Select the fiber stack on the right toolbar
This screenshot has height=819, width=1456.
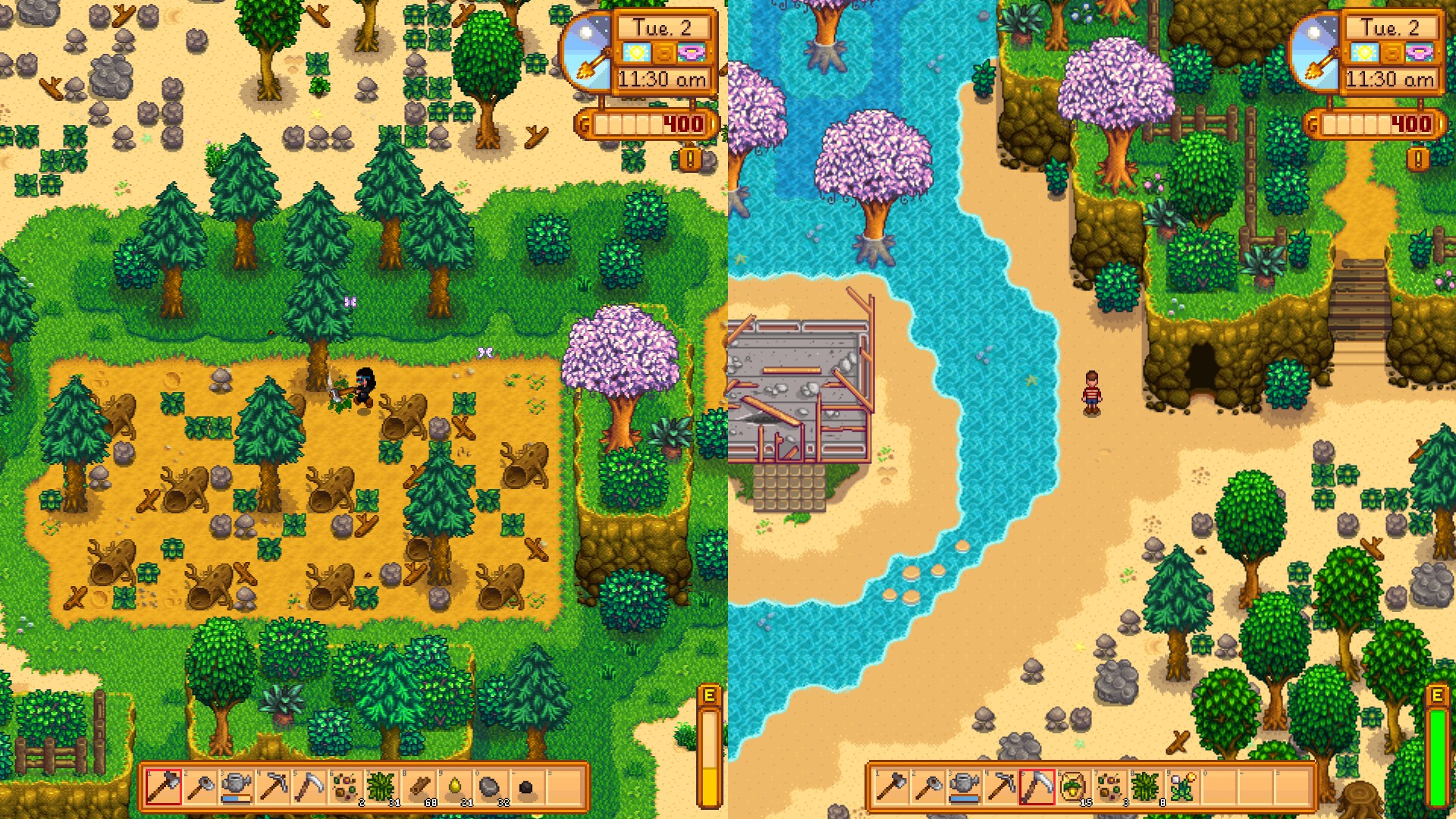1146,786
